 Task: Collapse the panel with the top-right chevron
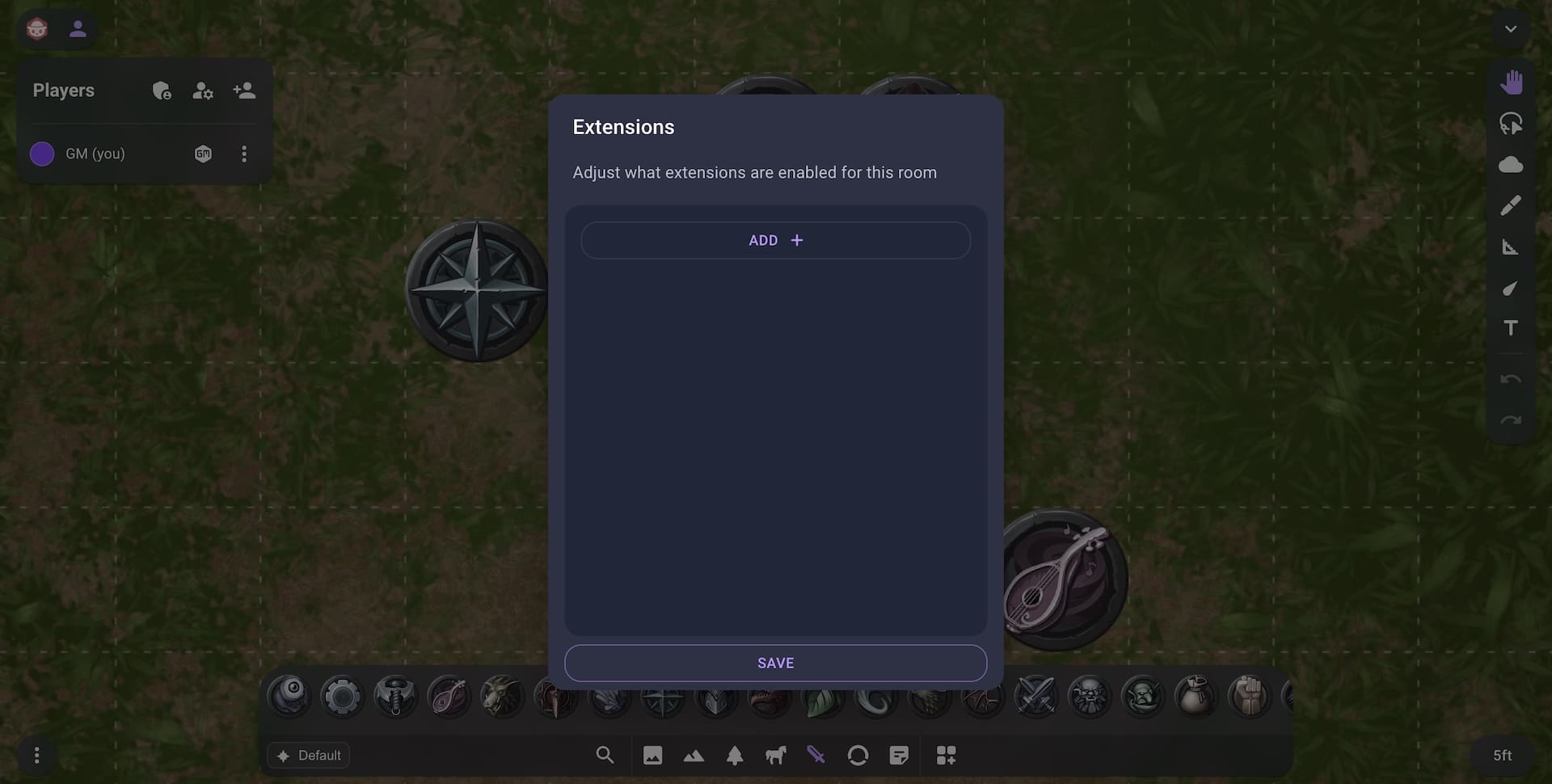coord(1512,28)
